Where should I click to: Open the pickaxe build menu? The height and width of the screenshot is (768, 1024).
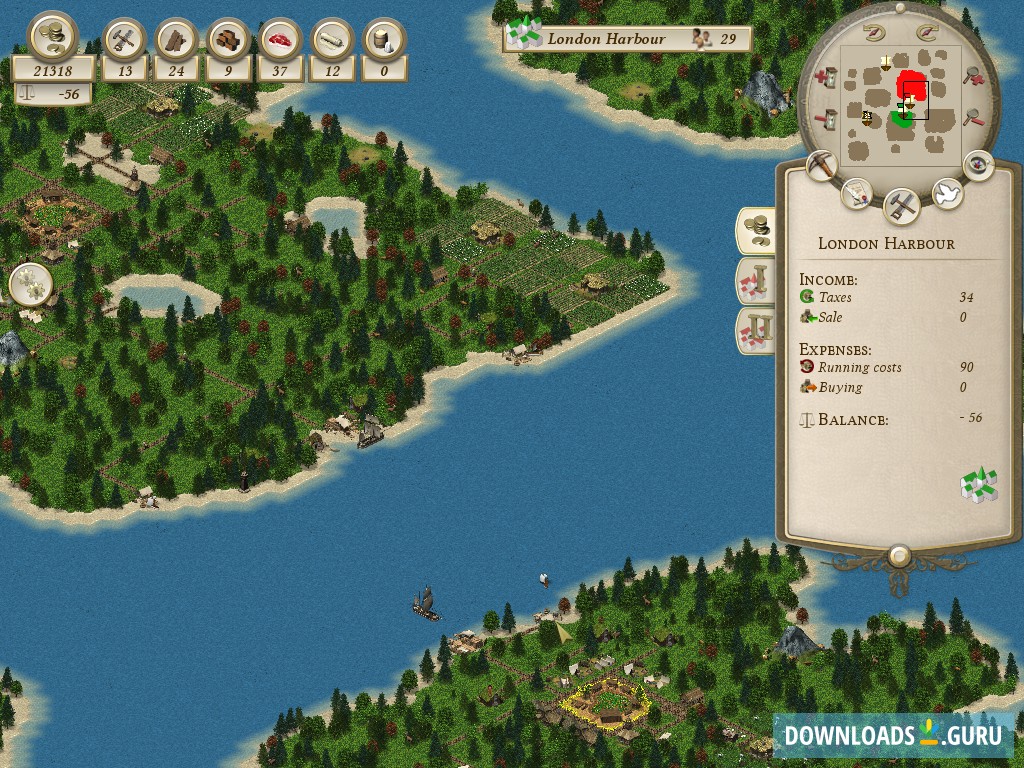[x=822, y=166]
